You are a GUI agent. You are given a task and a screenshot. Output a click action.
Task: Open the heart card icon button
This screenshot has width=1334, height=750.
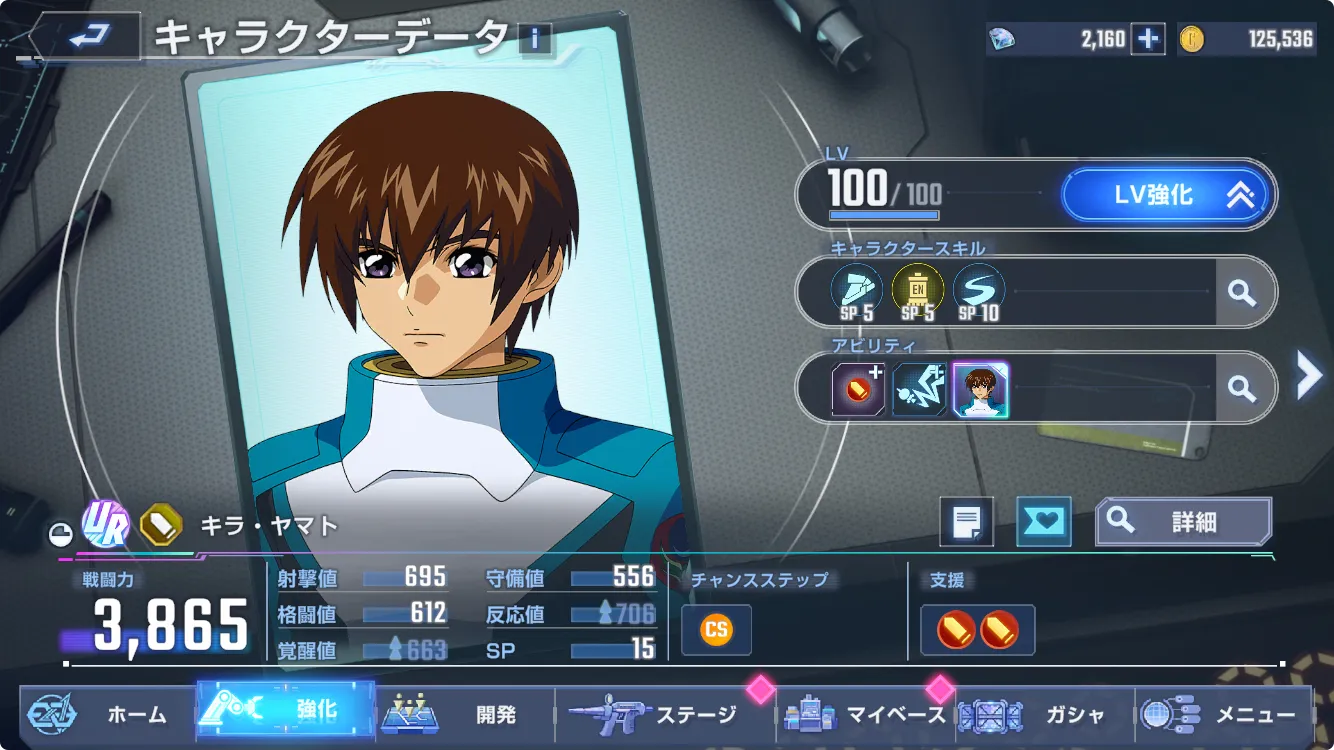coord(1043,521)
